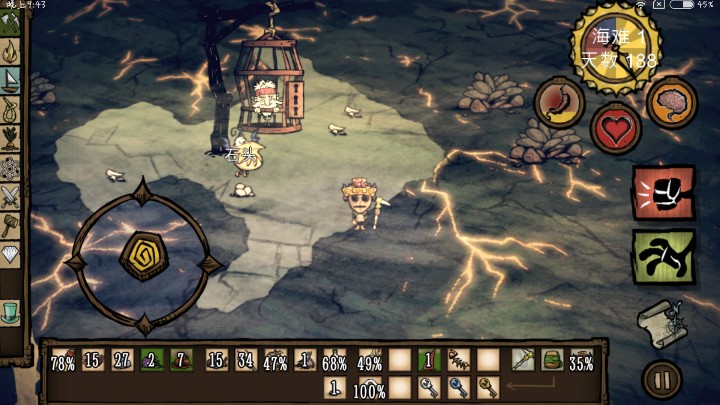Select the inventory slot showing 100%
This screenshot has height=405, width=720.
tap(370, 388)
